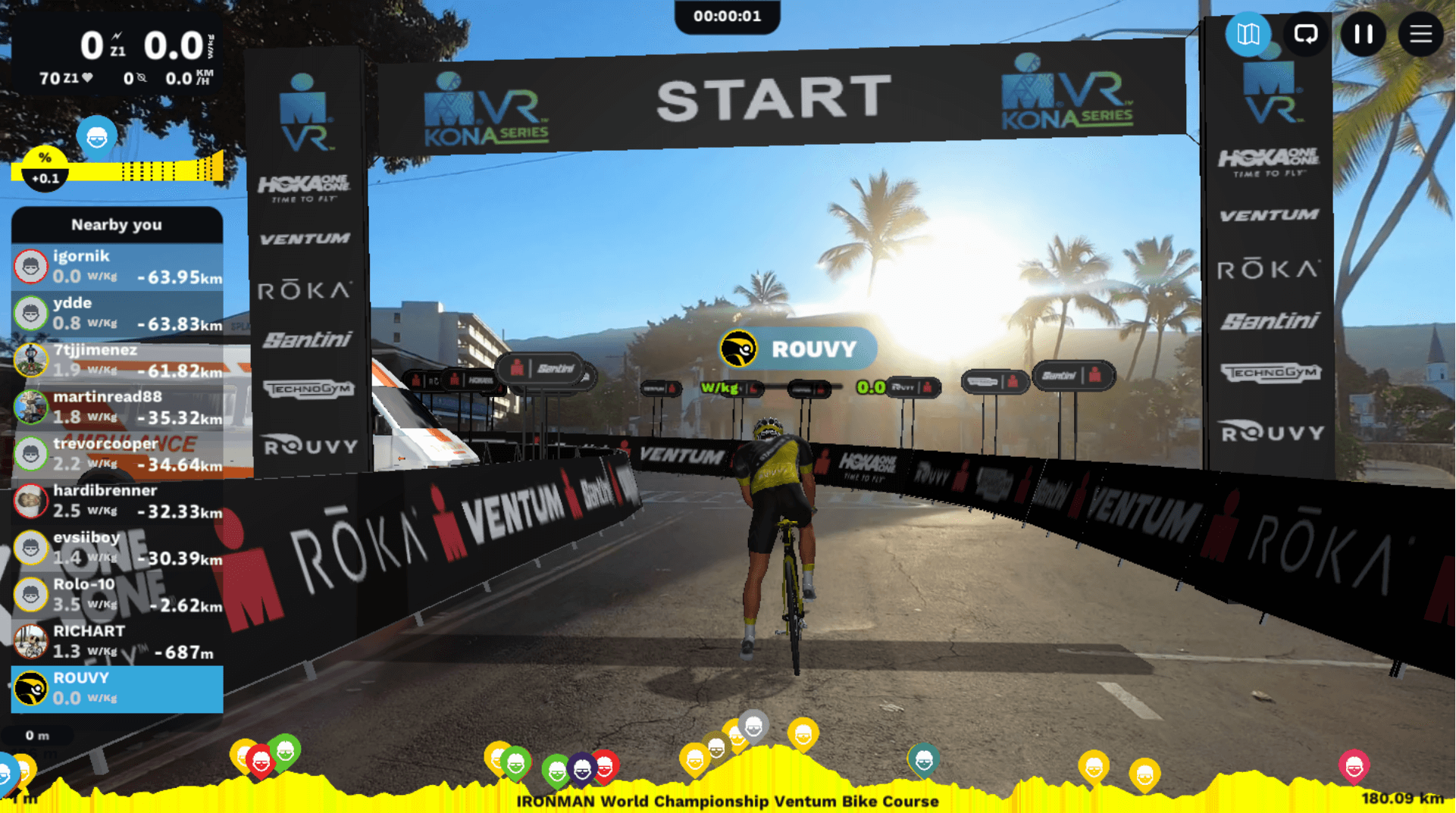Select the pink rider marker near course end

tap(1354, 766)
